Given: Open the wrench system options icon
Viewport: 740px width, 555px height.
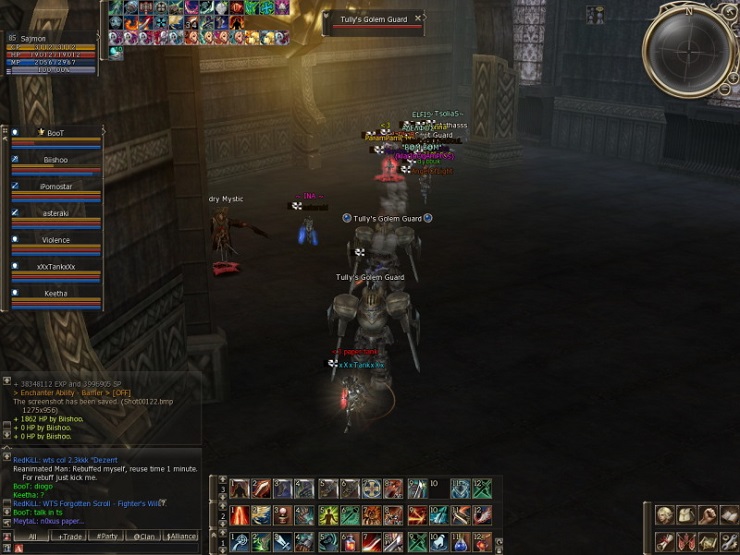Looking at the screenshot, I should pos(730,541).
